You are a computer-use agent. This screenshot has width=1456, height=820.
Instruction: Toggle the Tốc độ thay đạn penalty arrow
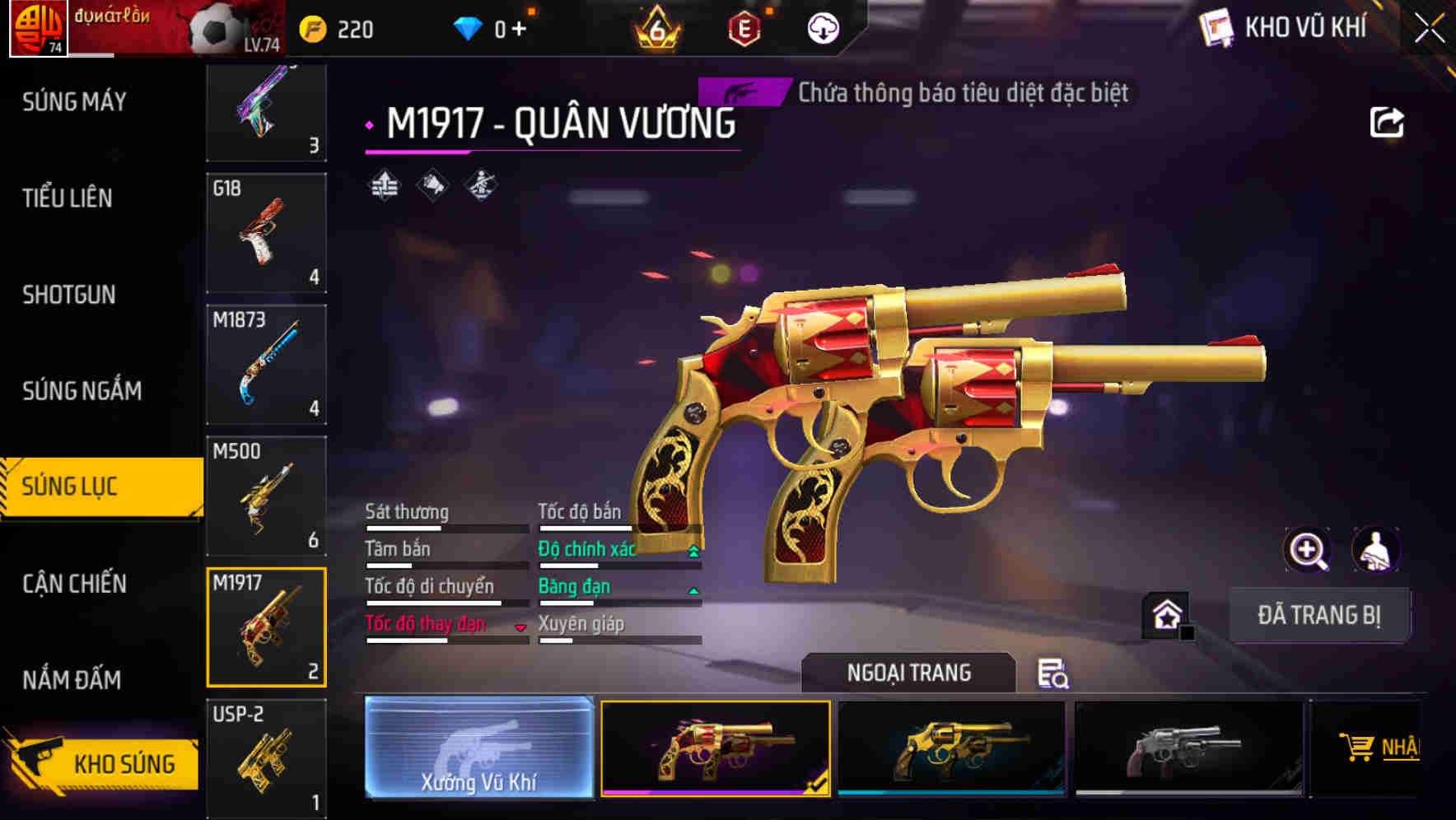pos(520,627)
